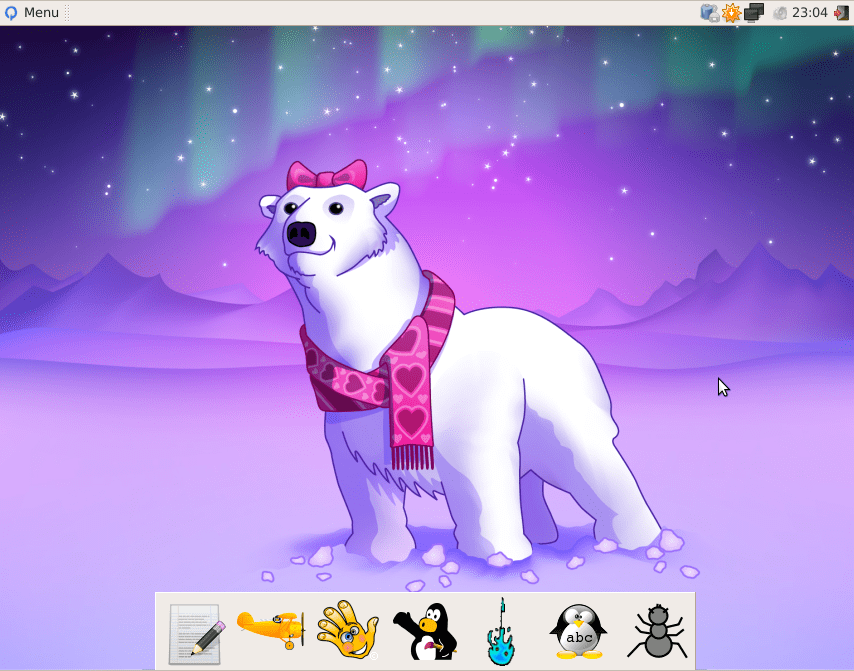Click the orange update notifier tray icon
Image resolution: width=854 pixels, height=671 pixels.
click(731, 13)
